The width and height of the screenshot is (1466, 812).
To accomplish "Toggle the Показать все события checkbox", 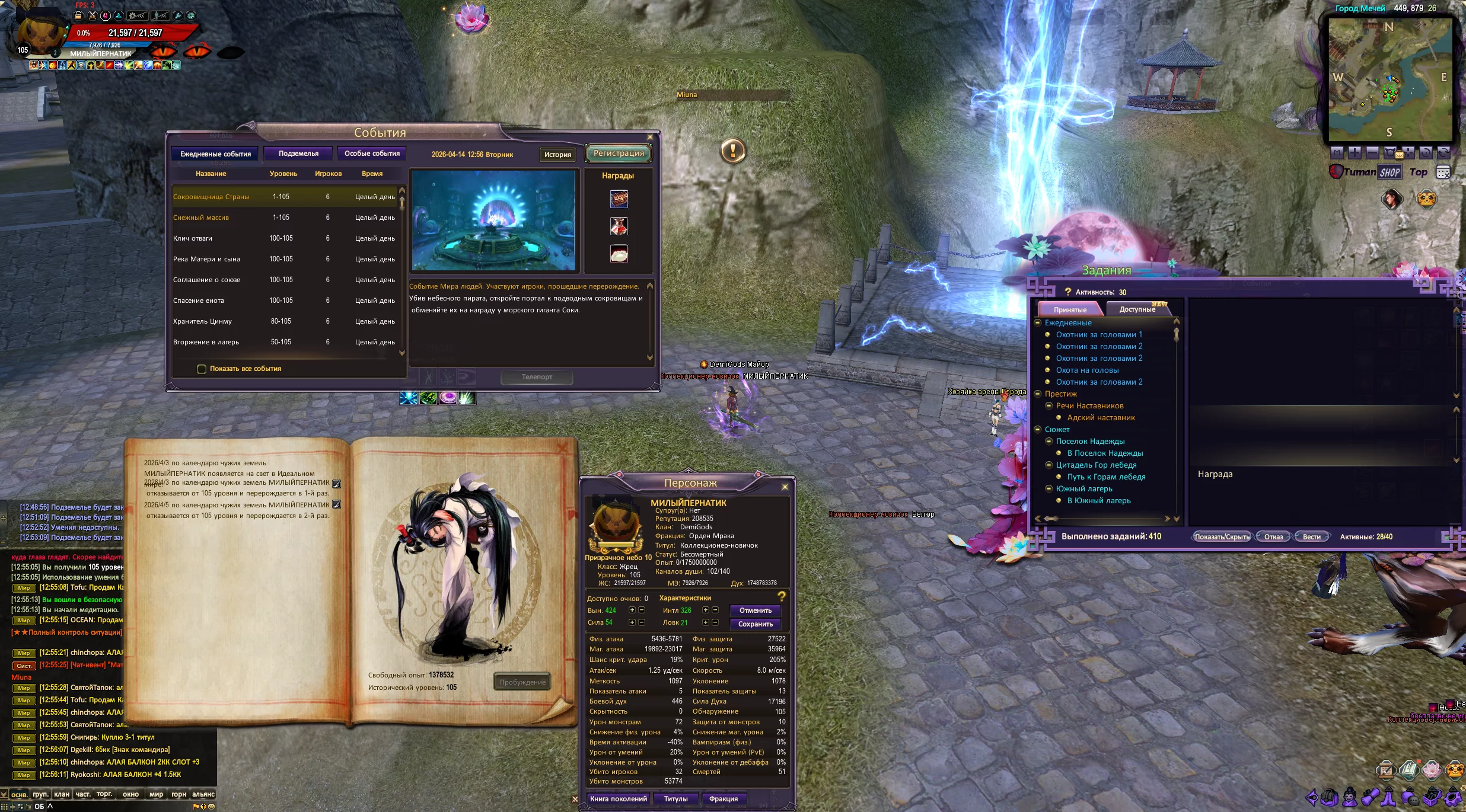I will (202, 369).
